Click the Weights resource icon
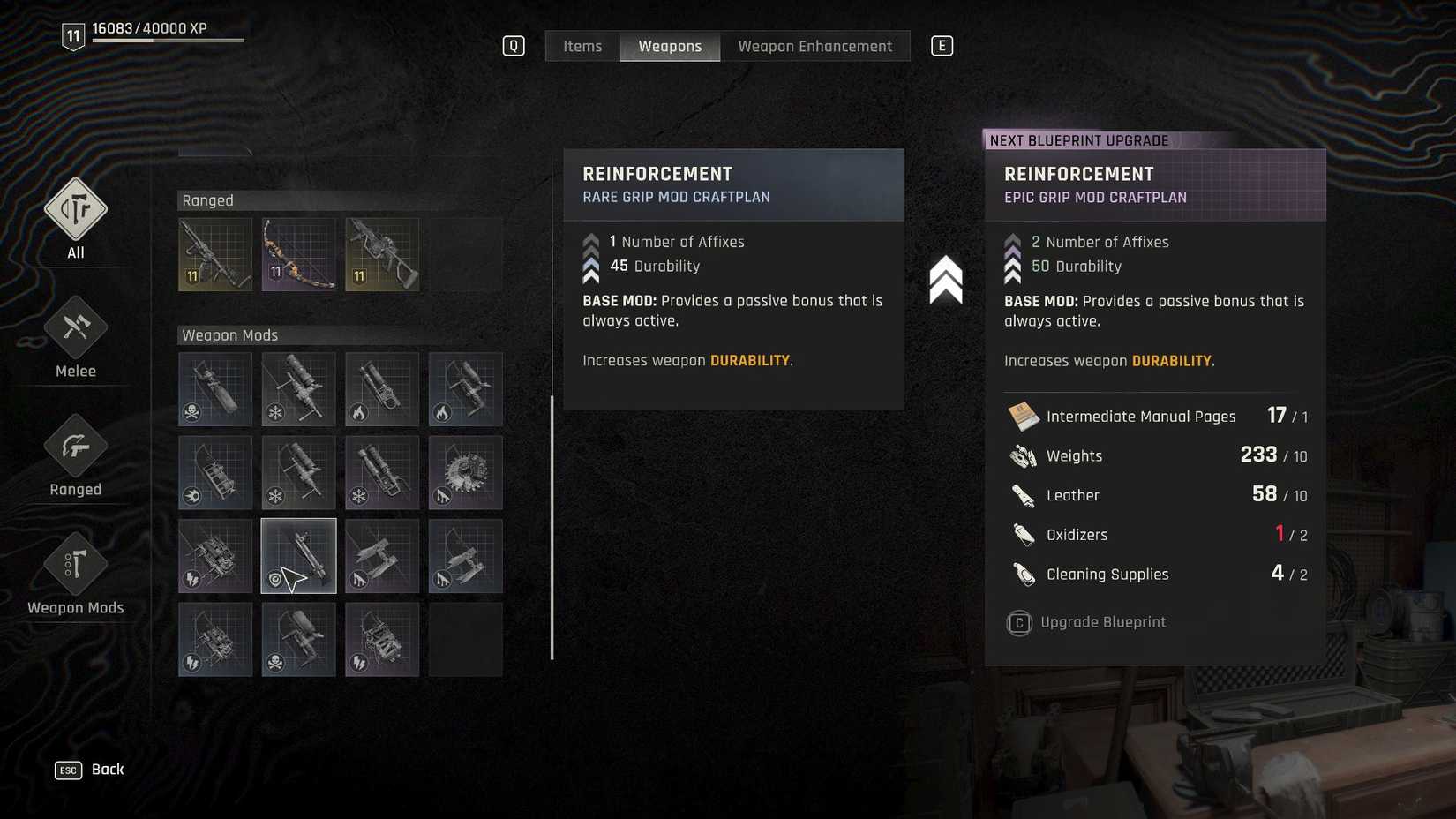 [1023, 455]
